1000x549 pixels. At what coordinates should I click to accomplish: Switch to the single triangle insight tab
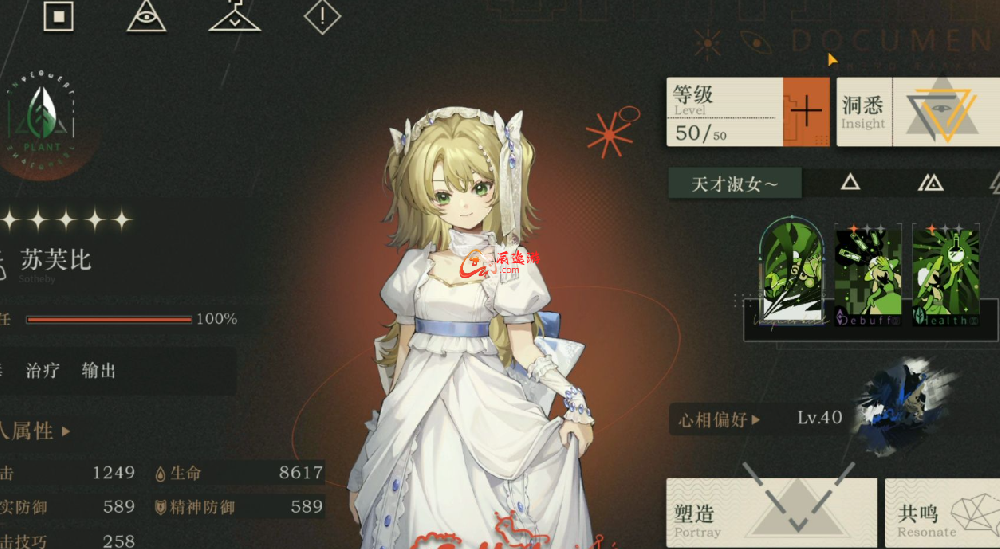point(849,182)
